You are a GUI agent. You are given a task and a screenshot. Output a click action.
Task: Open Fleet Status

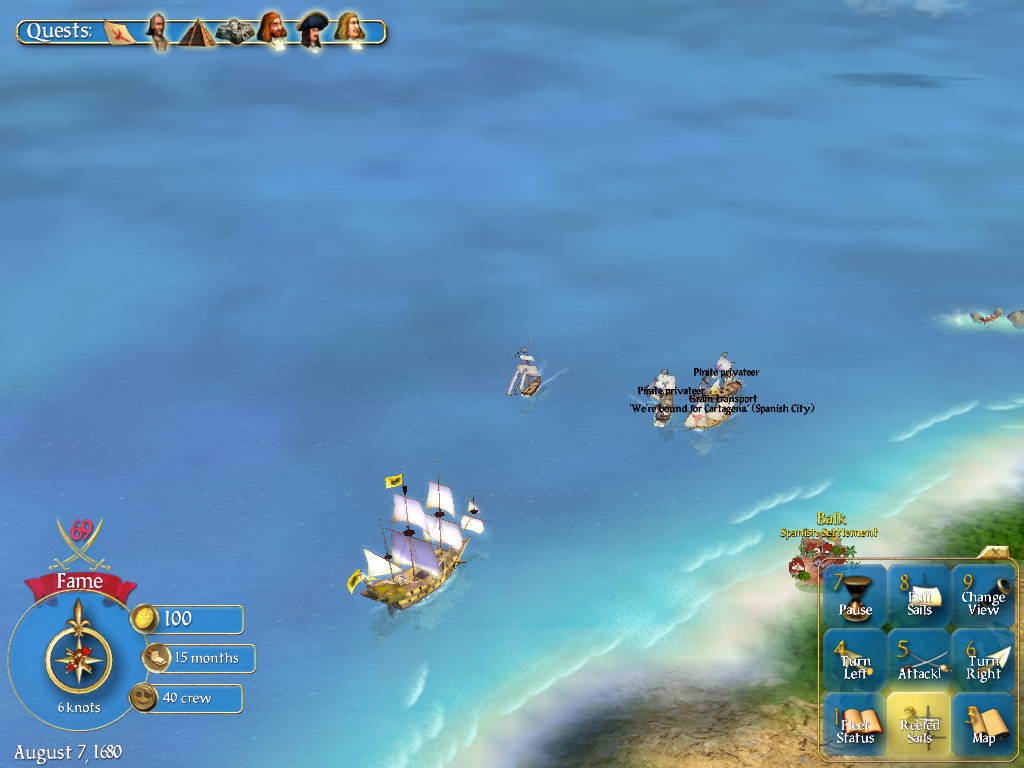coord(854,725)
